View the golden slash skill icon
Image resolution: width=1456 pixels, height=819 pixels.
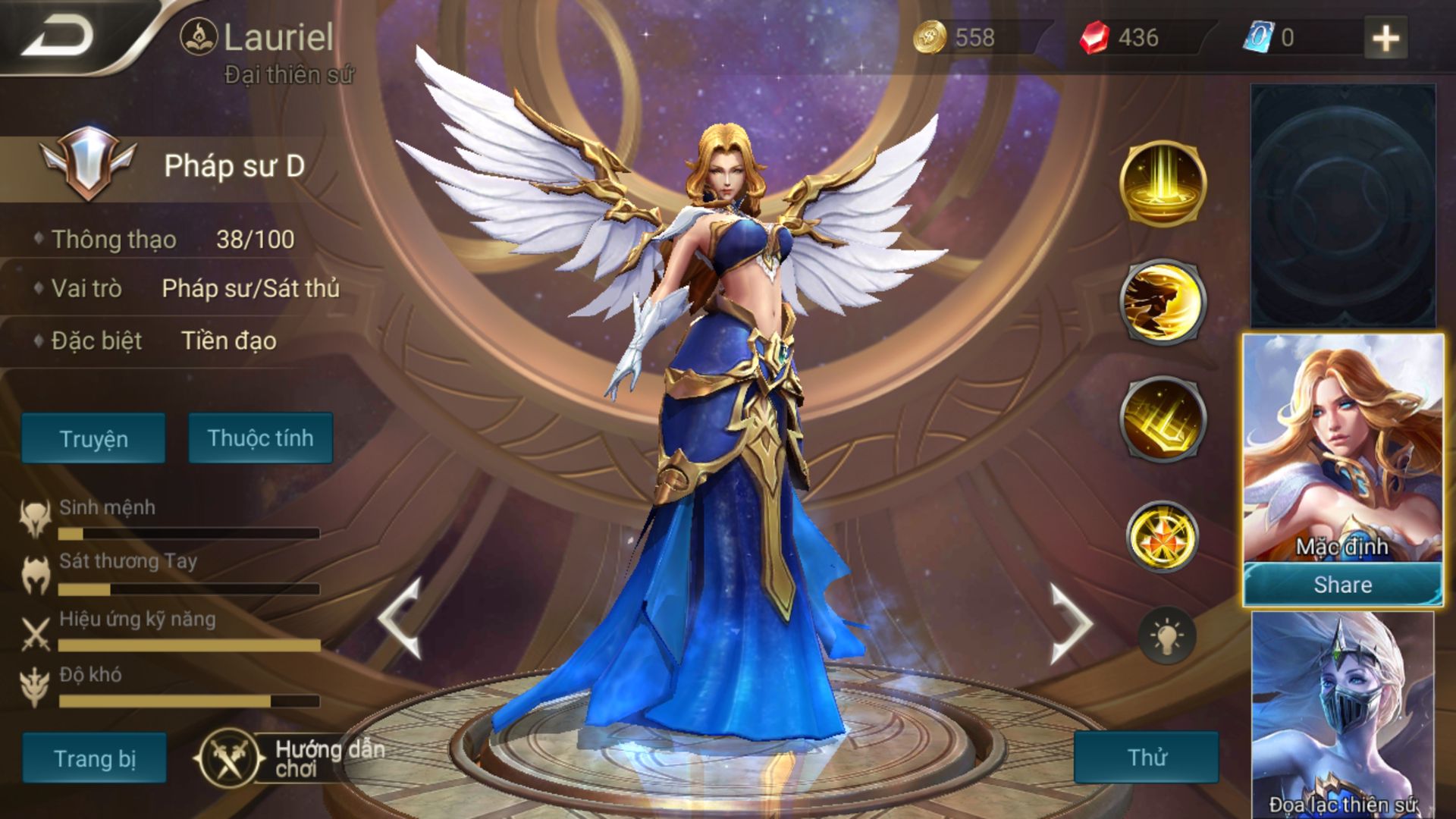(1163, 419)
